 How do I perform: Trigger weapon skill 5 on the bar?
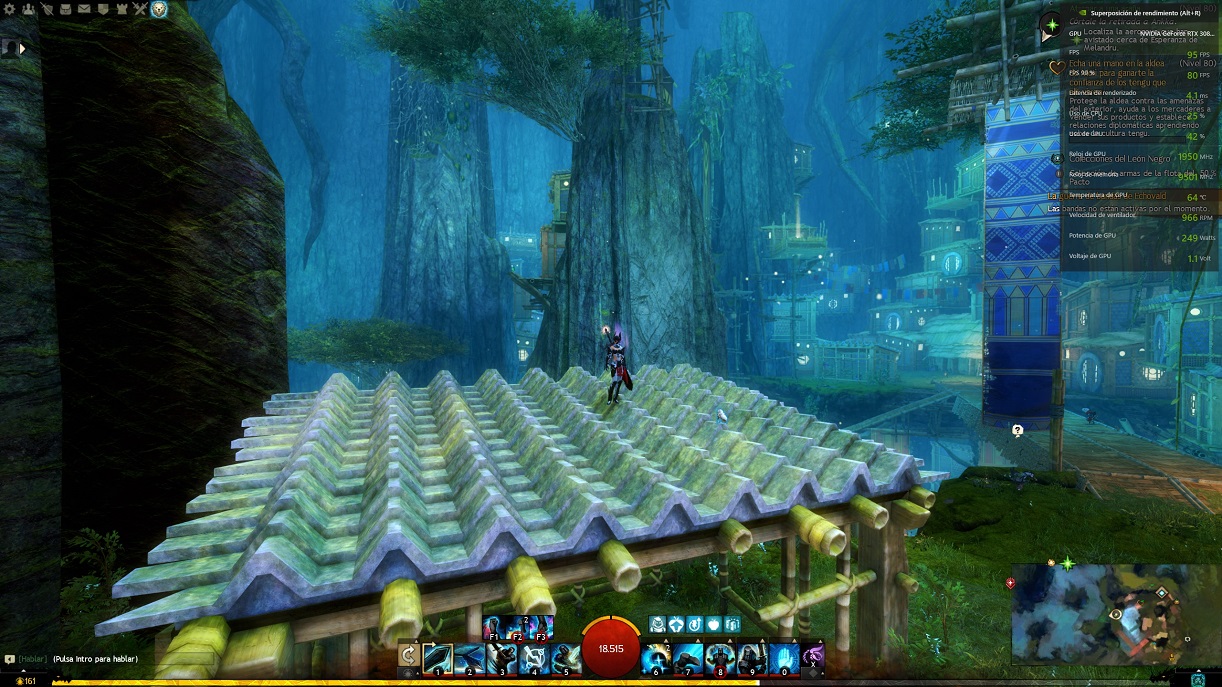point(564,657)
